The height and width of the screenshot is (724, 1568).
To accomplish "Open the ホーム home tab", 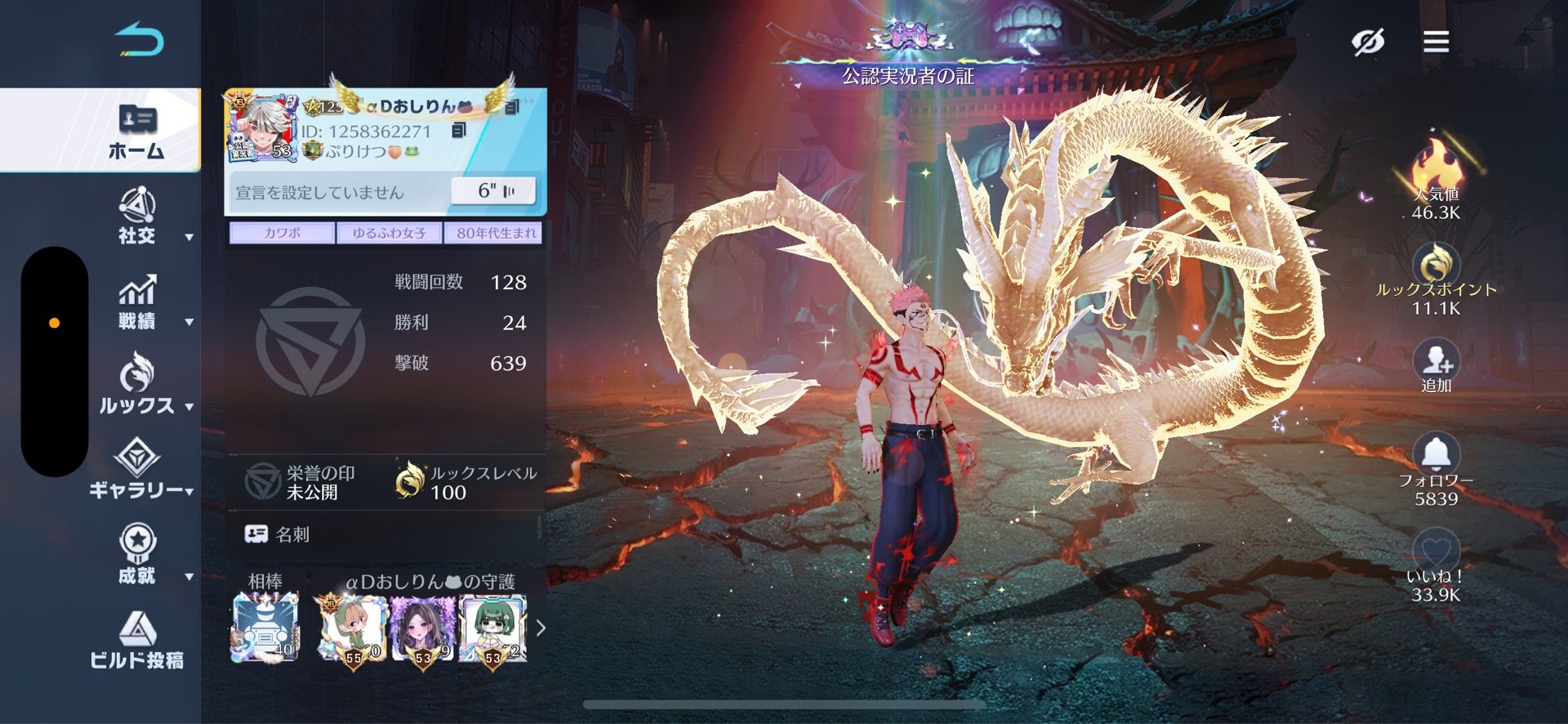I will (136, 131).
